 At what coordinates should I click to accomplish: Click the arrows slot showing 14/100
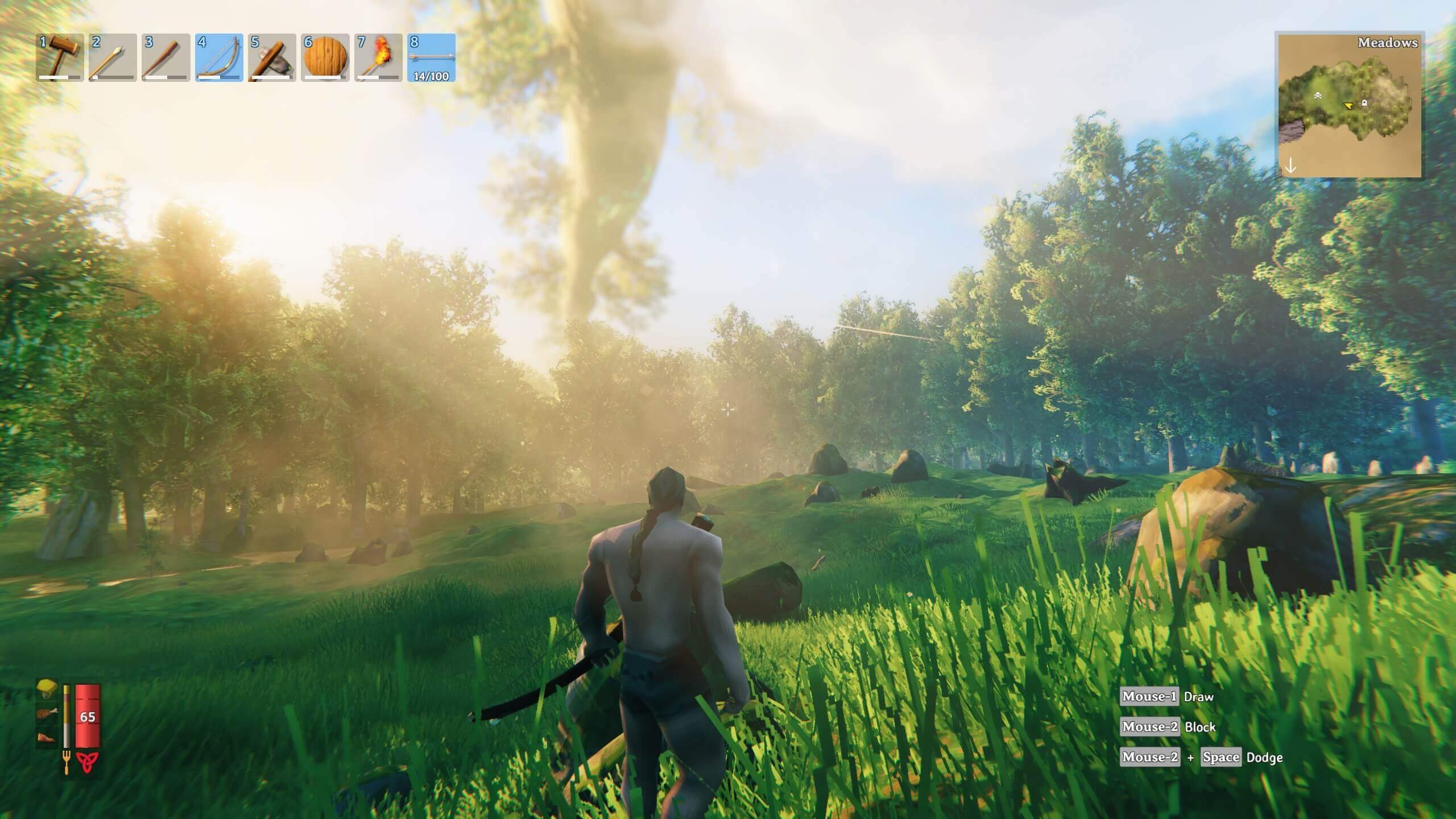431,57
